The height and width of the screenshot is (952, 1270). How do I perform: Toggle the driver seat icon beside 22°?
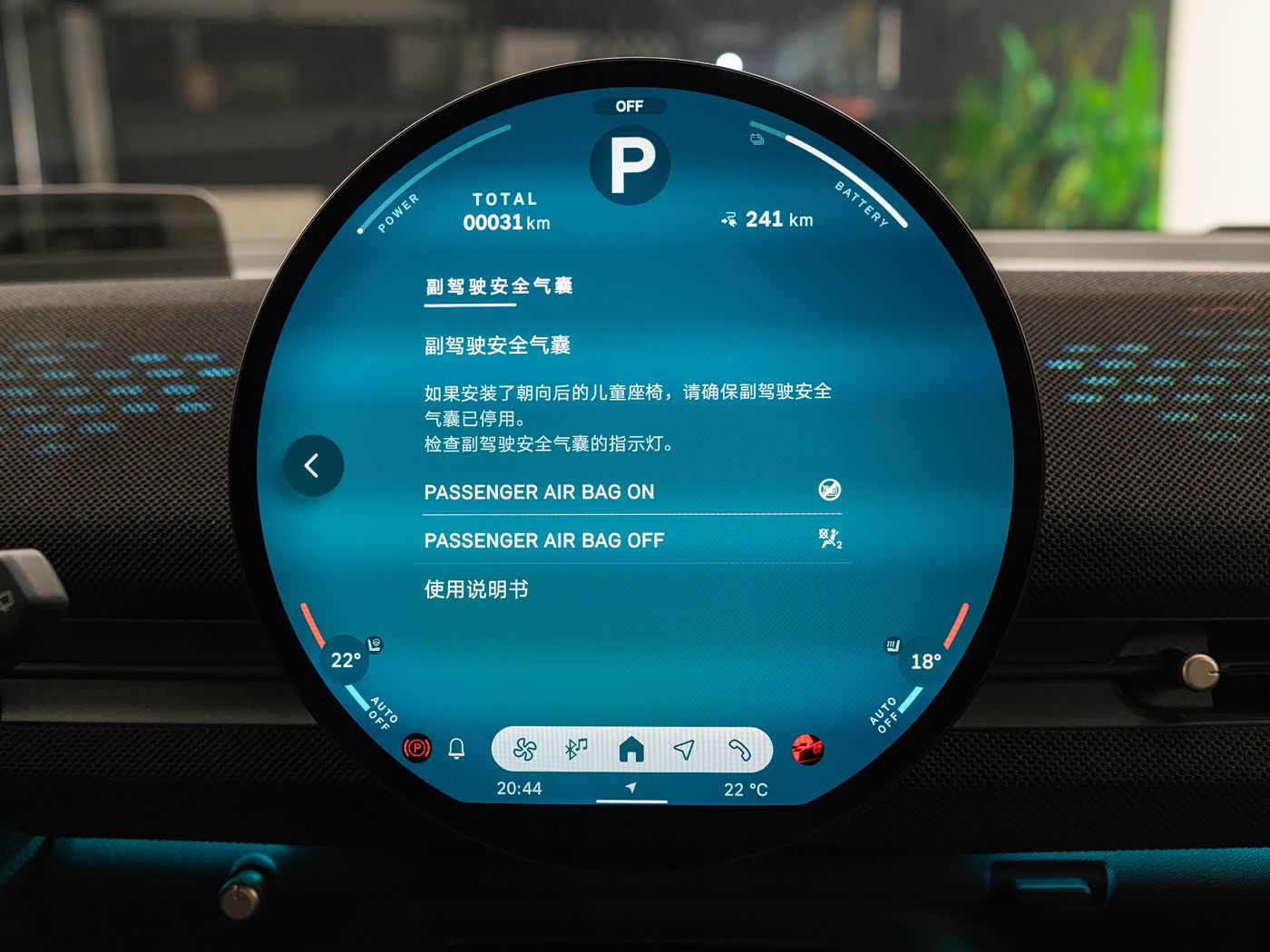(x=375, y=645)
